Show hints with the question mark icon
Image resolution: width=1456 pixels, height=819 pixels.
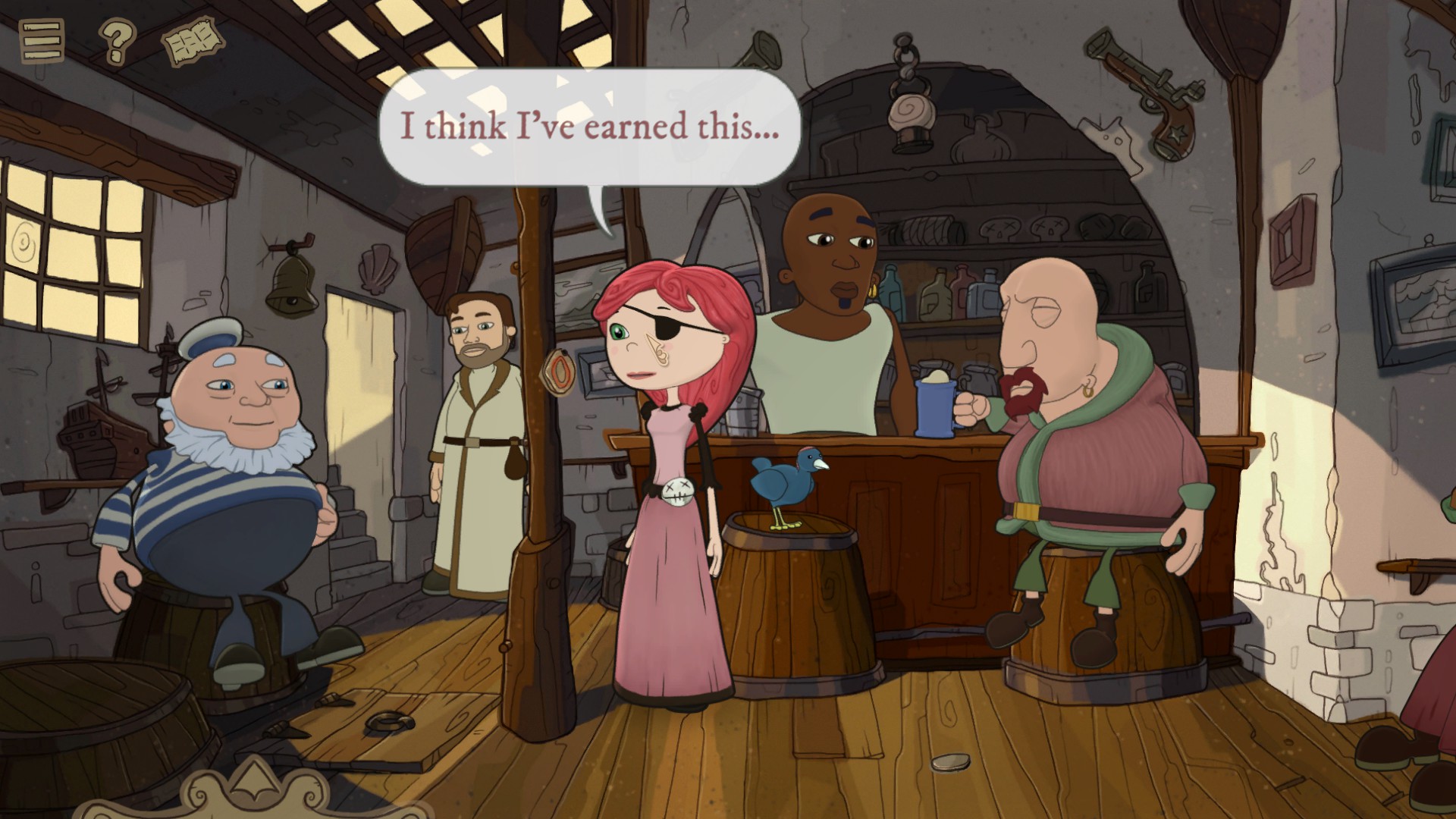point(117,41)
